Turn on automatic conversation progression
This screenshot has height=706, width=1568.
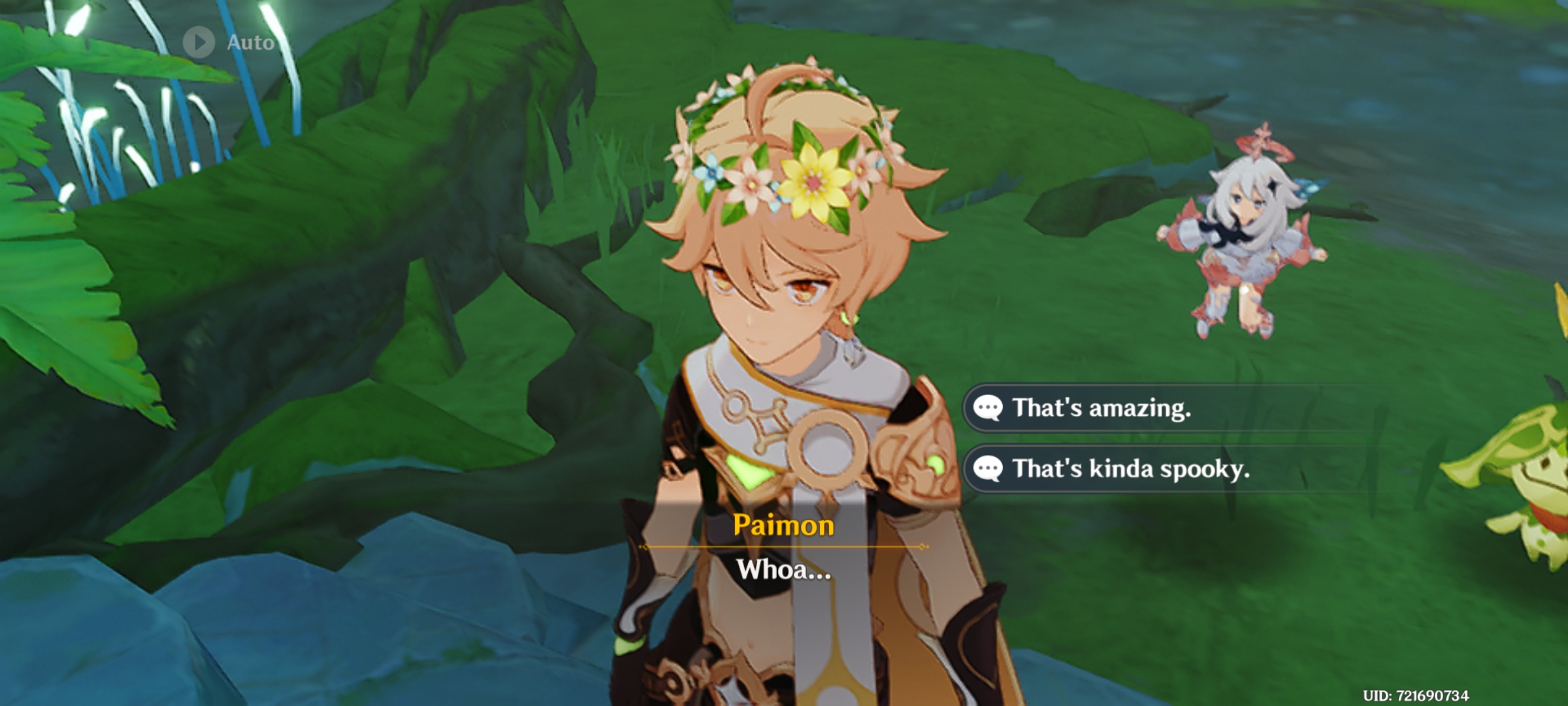coord(222,42)
